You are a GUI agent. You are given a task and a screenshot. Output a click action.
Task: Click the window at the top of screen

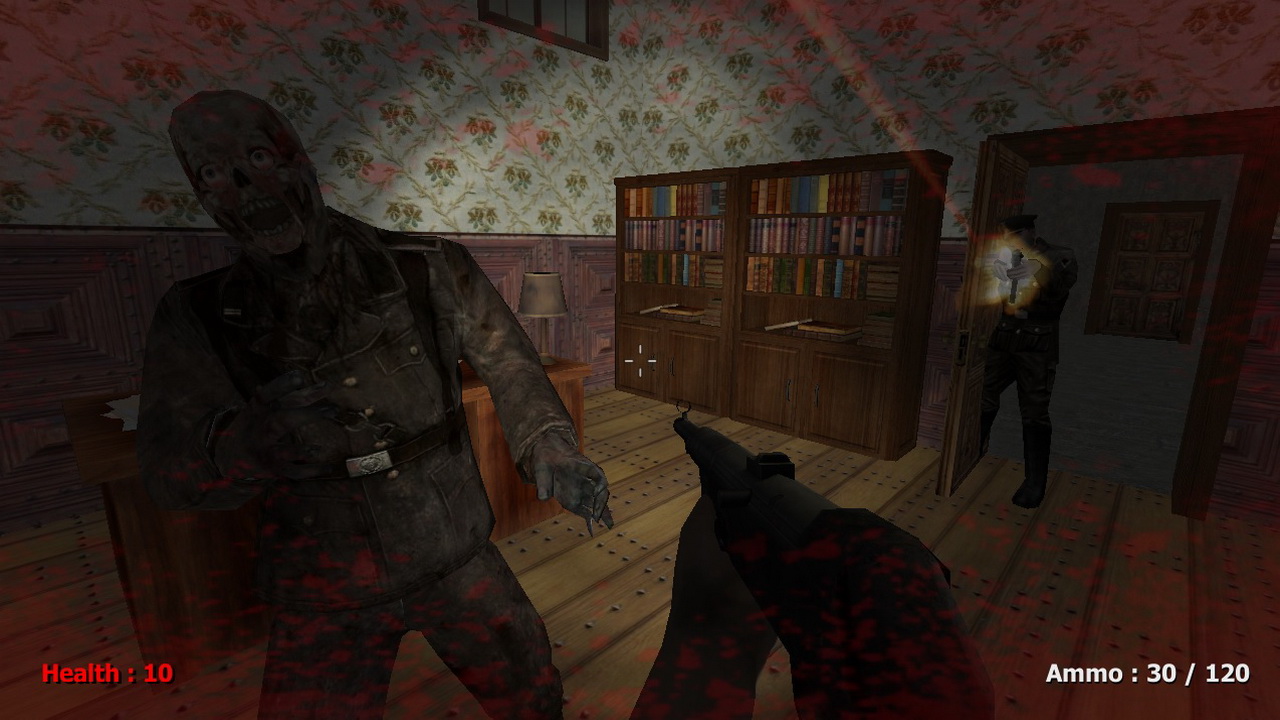[545, 20]
